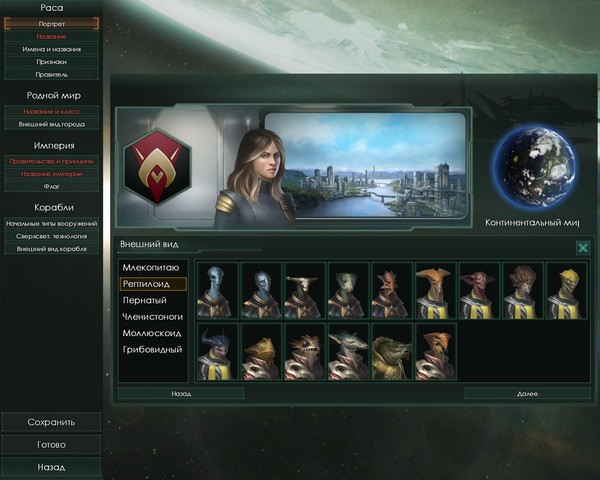Select the Членистоногие species category
The height and width of the screenshot is (480, 600).
click(x=152, y=317)
